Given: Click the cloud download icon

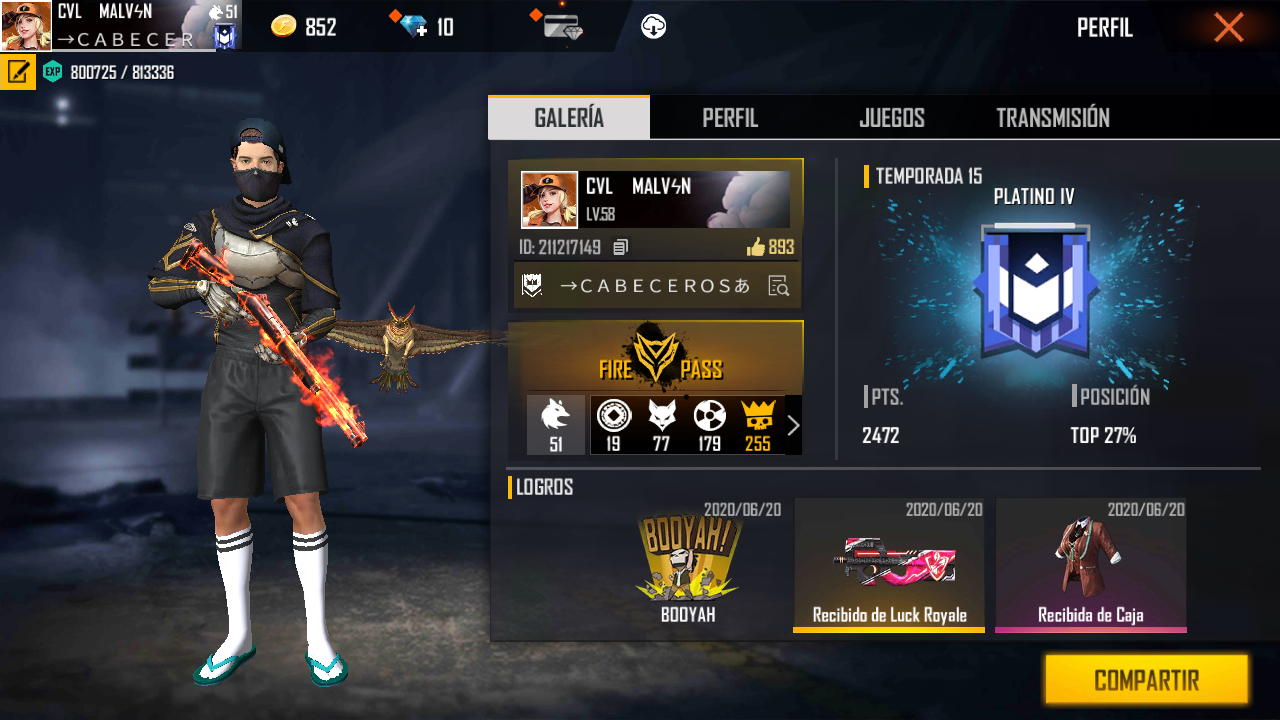Looking at the screenshot, I should point(654,27).
